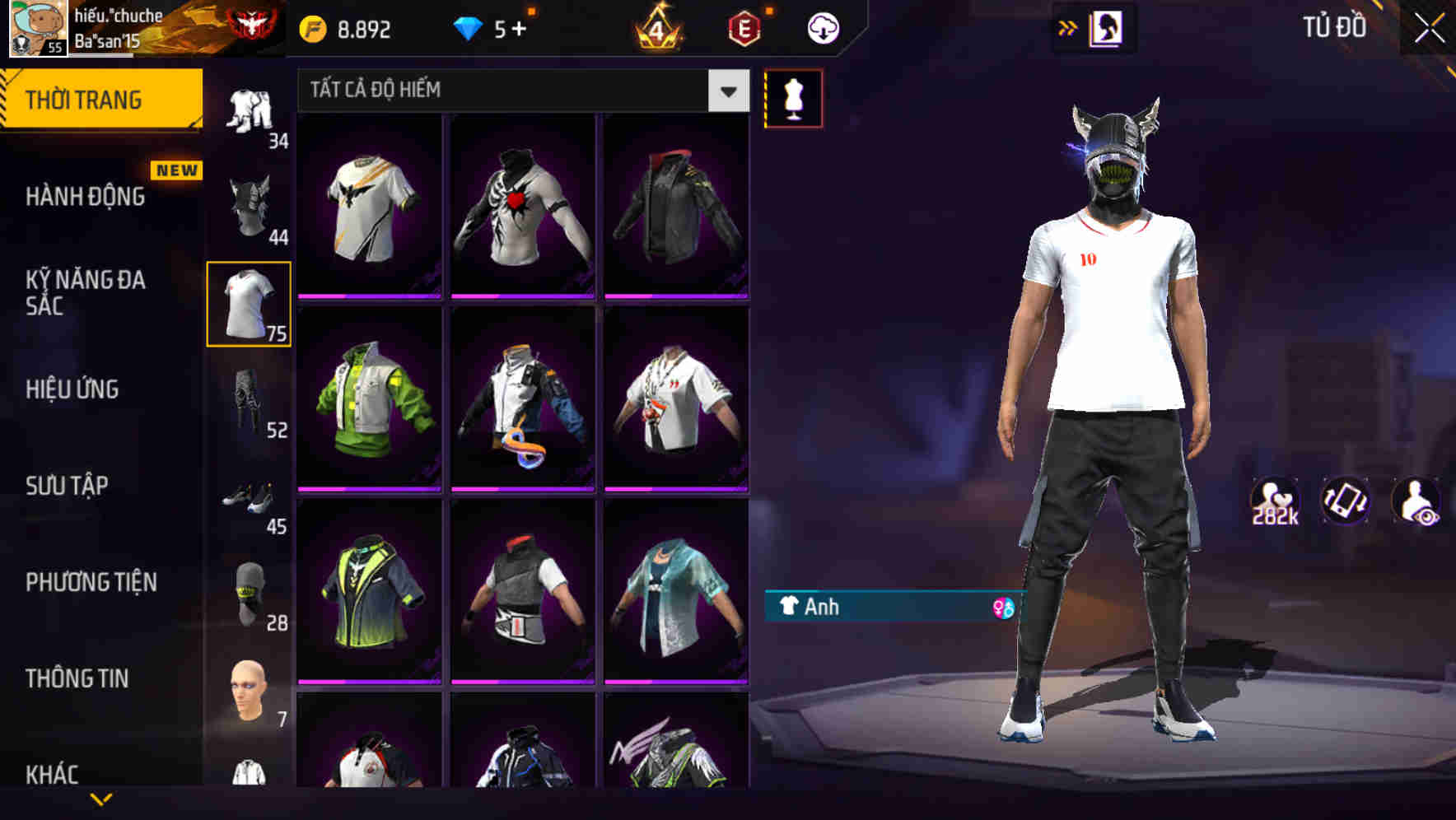This screenshot has height=820, width=1456.
Task: Click the cloud download icon in the top bar
Action: click(x=823, y=27)
